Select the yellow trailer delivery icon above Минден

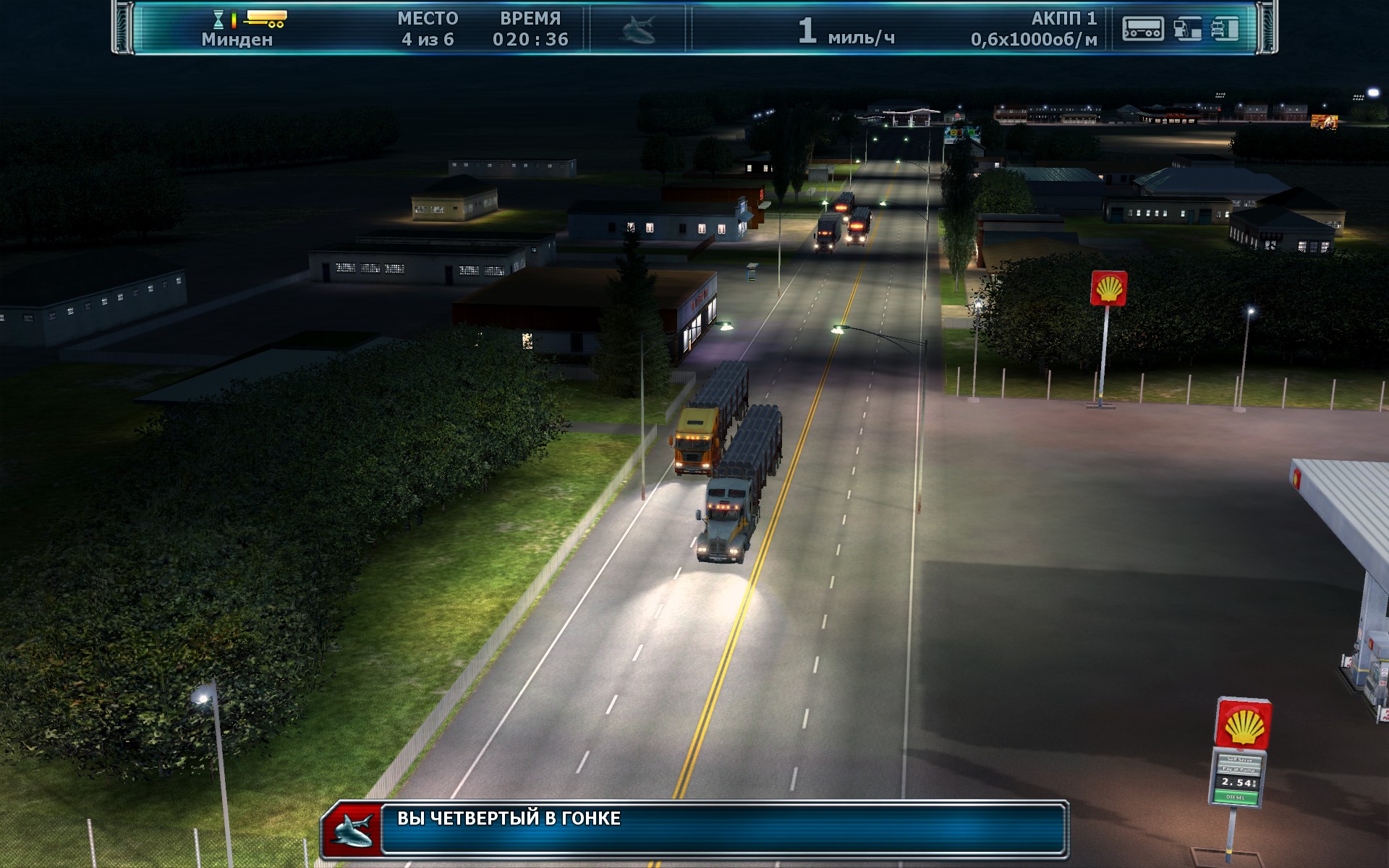pos(266,18)
